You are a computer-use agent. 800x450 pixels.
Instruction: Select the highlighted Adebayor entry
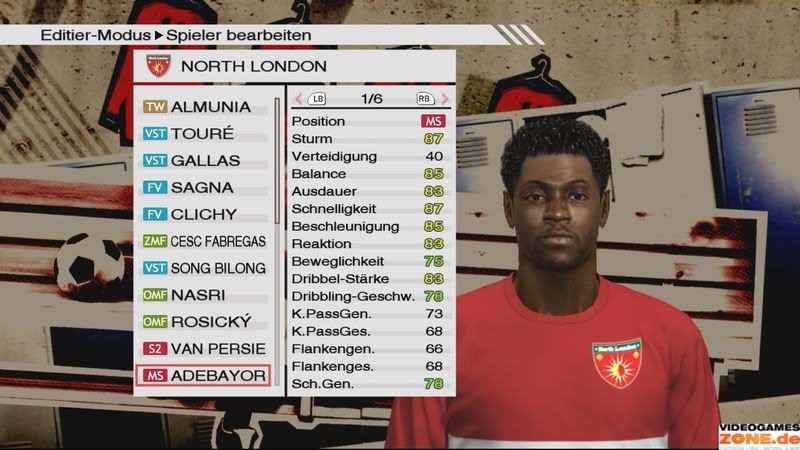[x=205, y=376]
